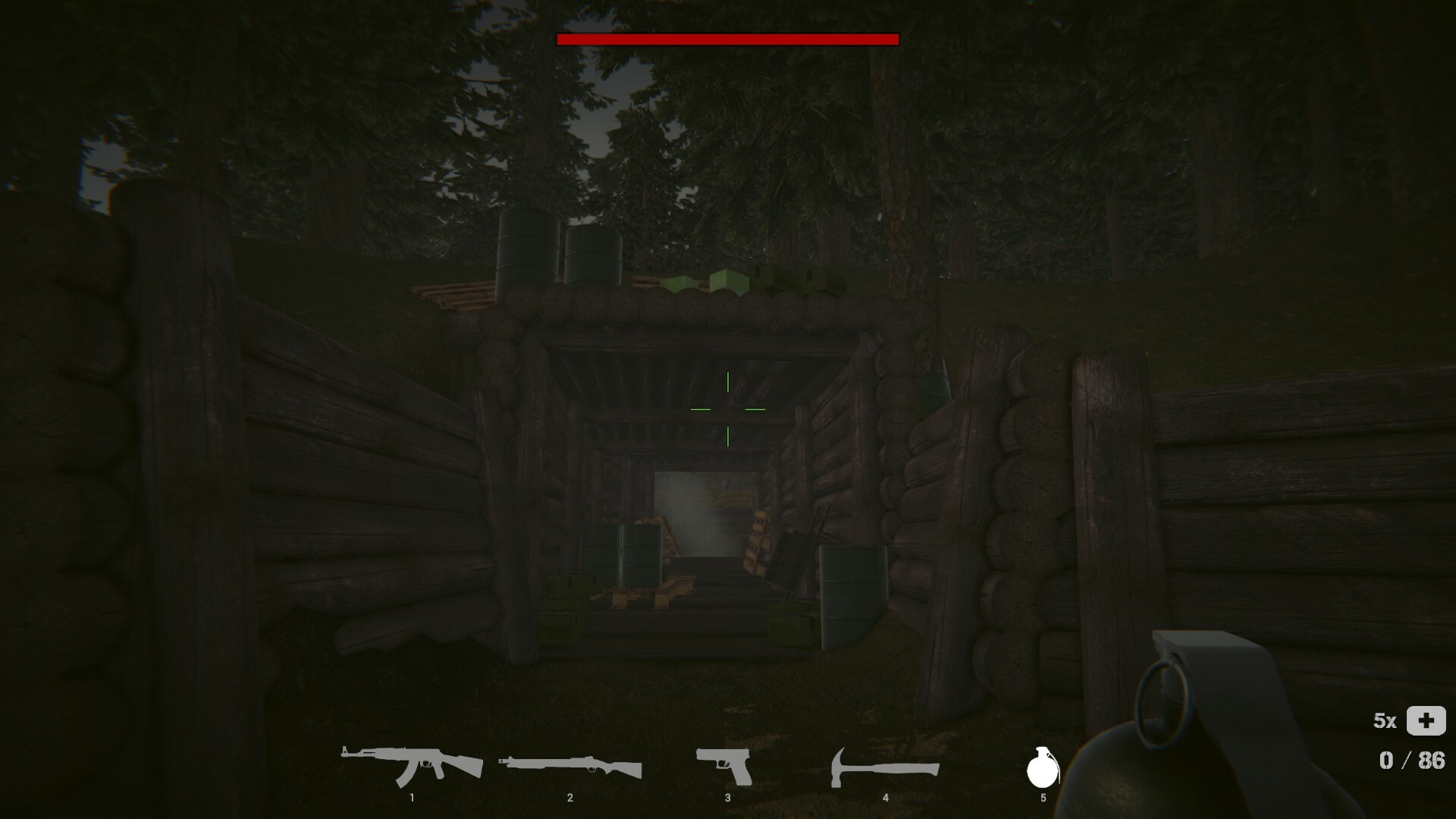Click the 5x health kit counter
This screenshot has width=1456, height=819.
coord(1386,720)
